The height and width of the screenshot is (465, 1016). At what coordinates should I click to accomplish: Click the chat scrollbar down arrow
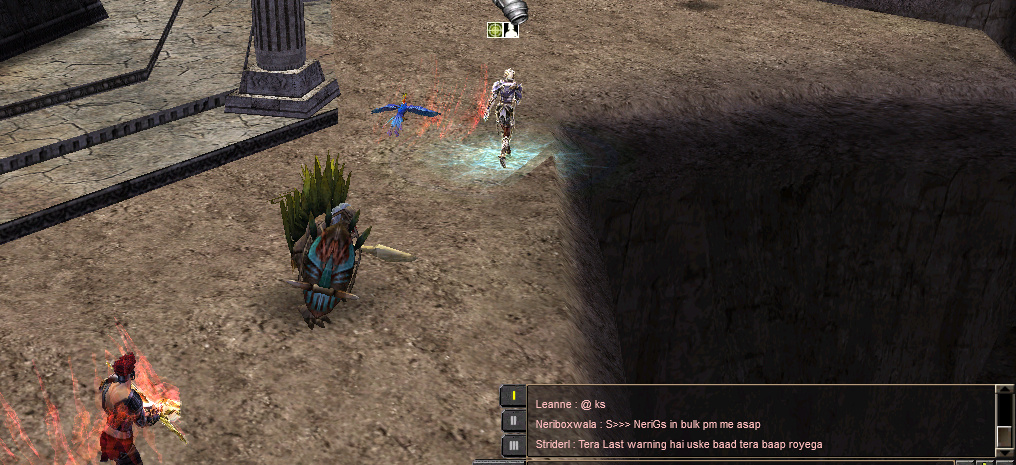pos(1005,450)
